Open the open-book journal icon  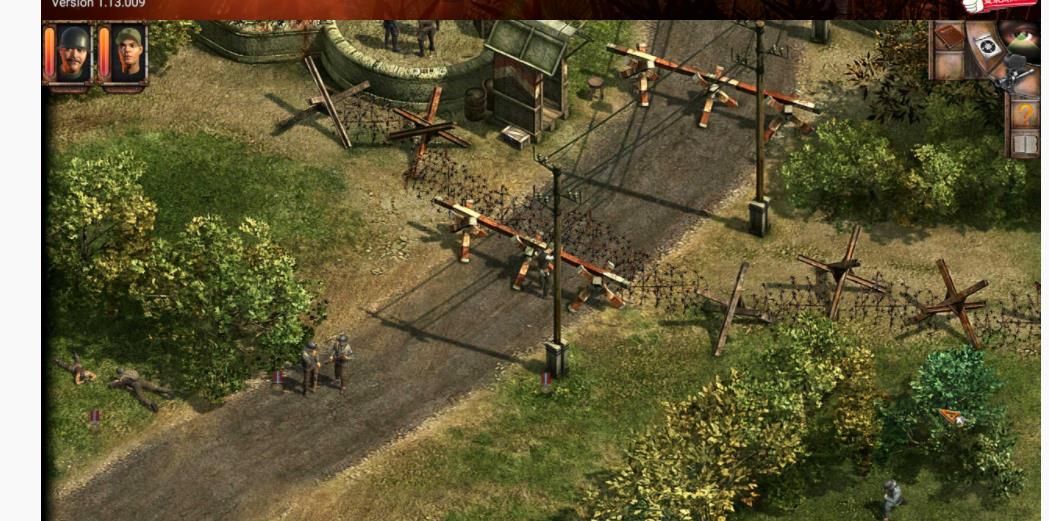point(1024,144)
